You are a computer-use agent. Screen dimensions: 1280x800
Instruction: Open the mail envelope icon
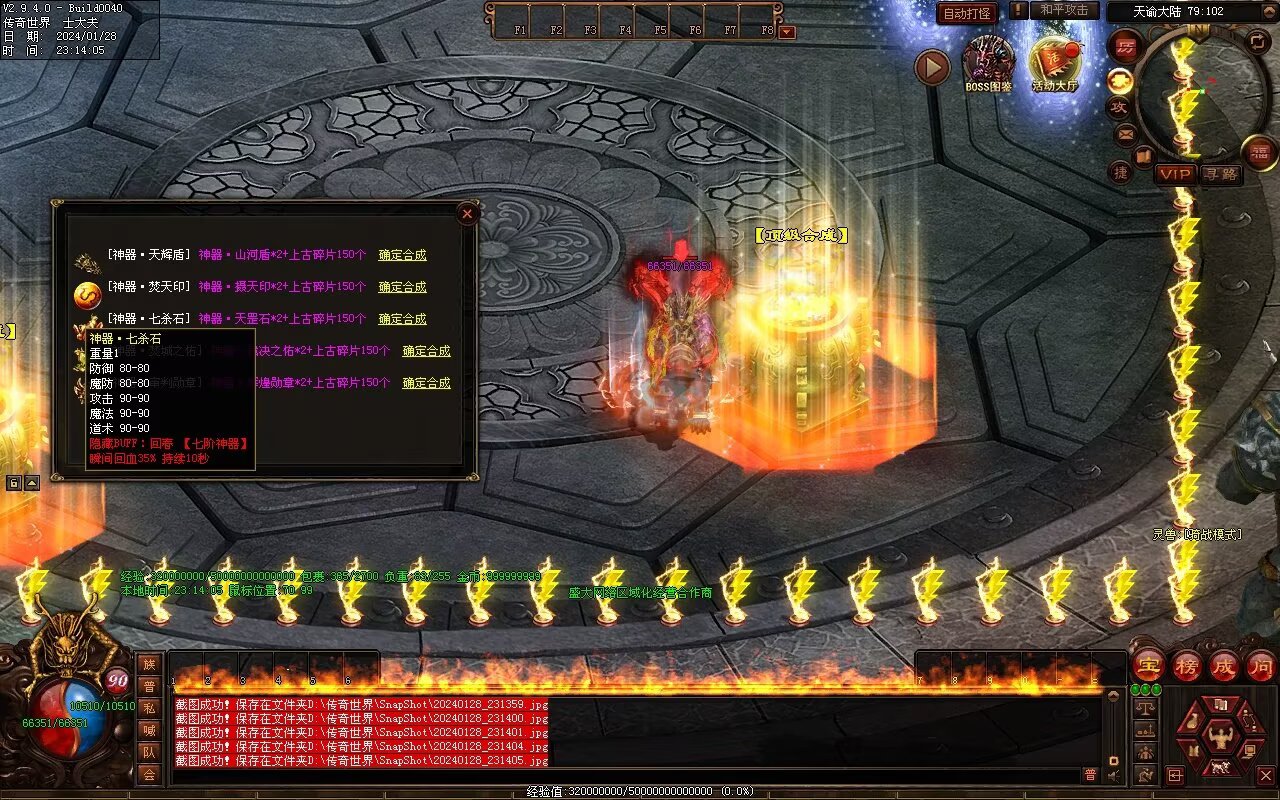click(1126, 133)
